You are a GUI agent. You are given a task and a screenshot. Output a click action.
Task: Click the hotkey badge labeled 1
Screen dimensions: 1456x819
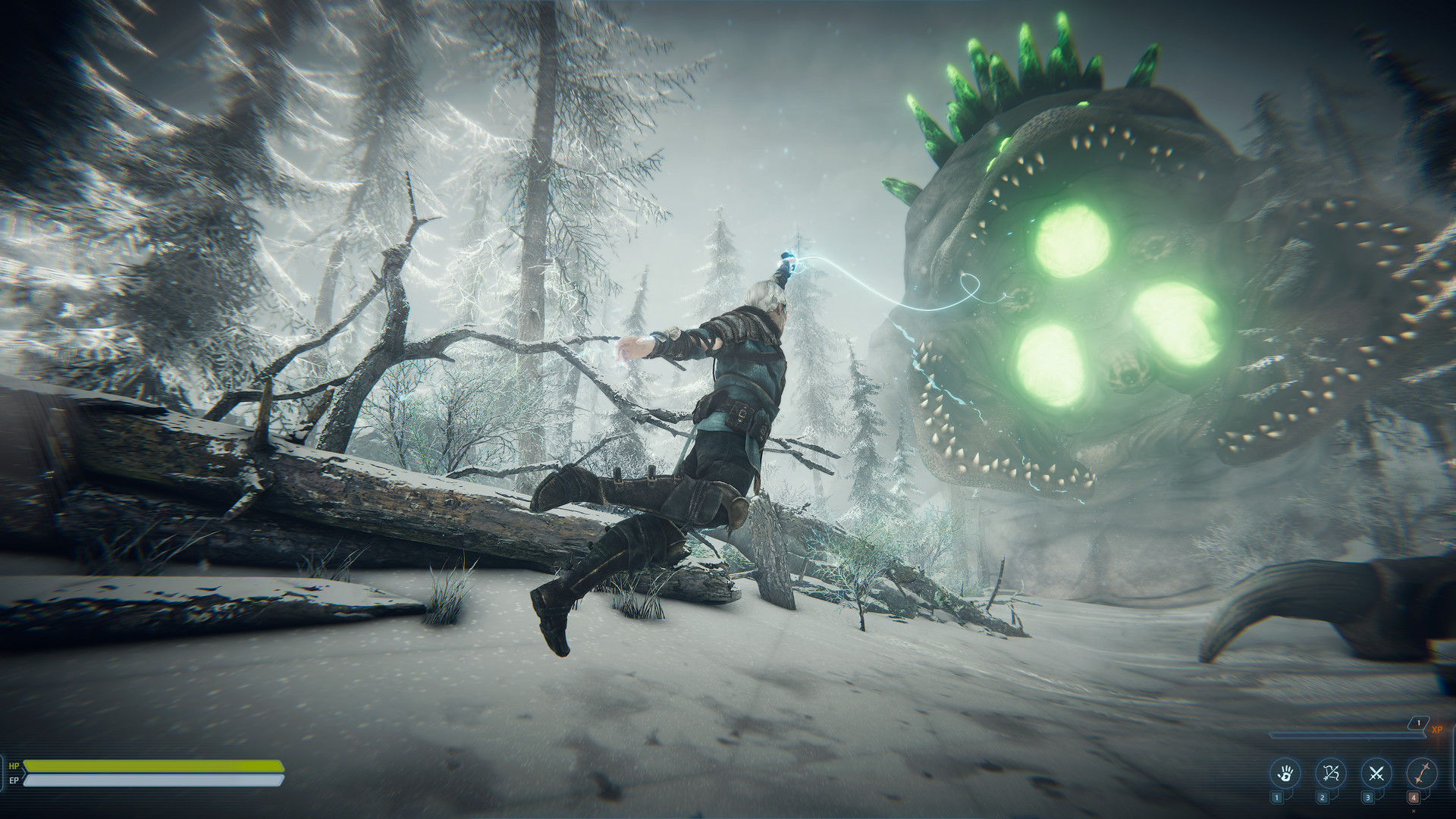tap(1277, 798)
